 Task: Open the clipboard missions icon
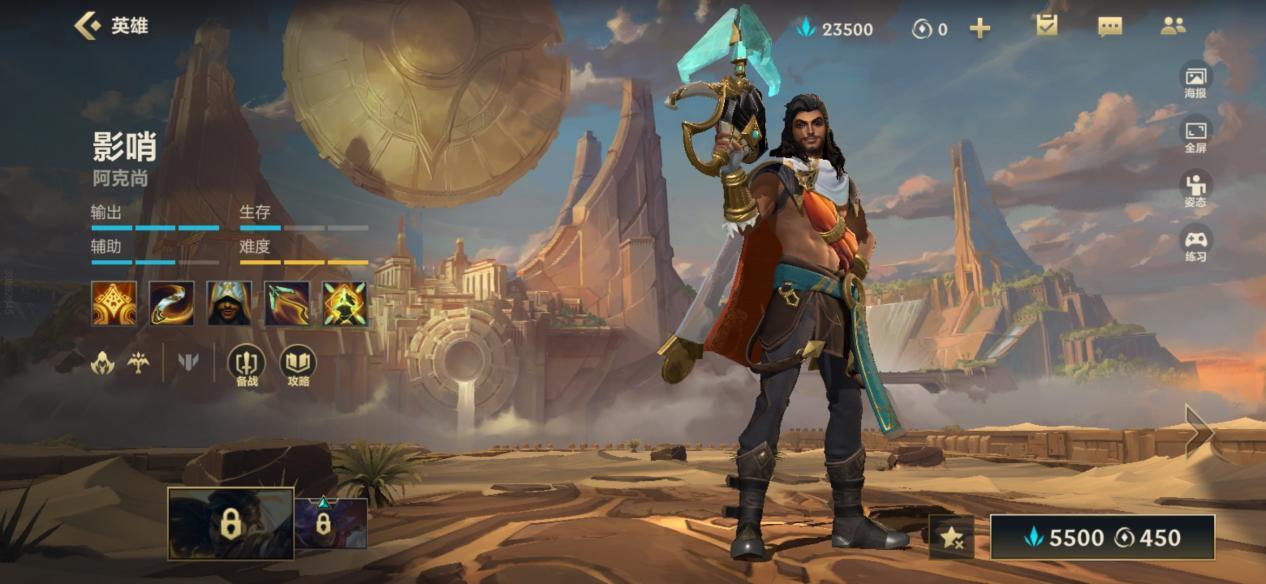click(1047, 27)
